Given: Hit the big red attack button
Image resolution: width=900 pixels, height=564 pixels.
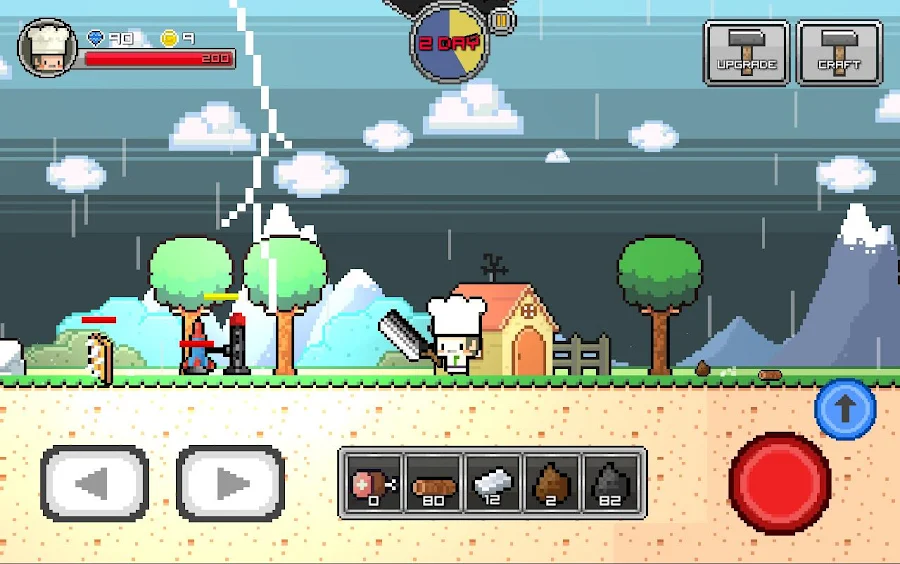Looking at the screenshot, I should click(x=779, y=483).
